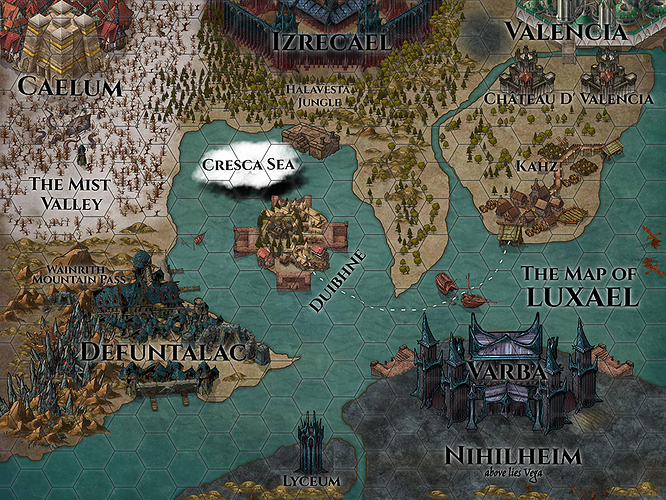The image size is (666, 500).
Task: Select The Mist Valley label
Action: pyautogui.click(x=65, y=193)
